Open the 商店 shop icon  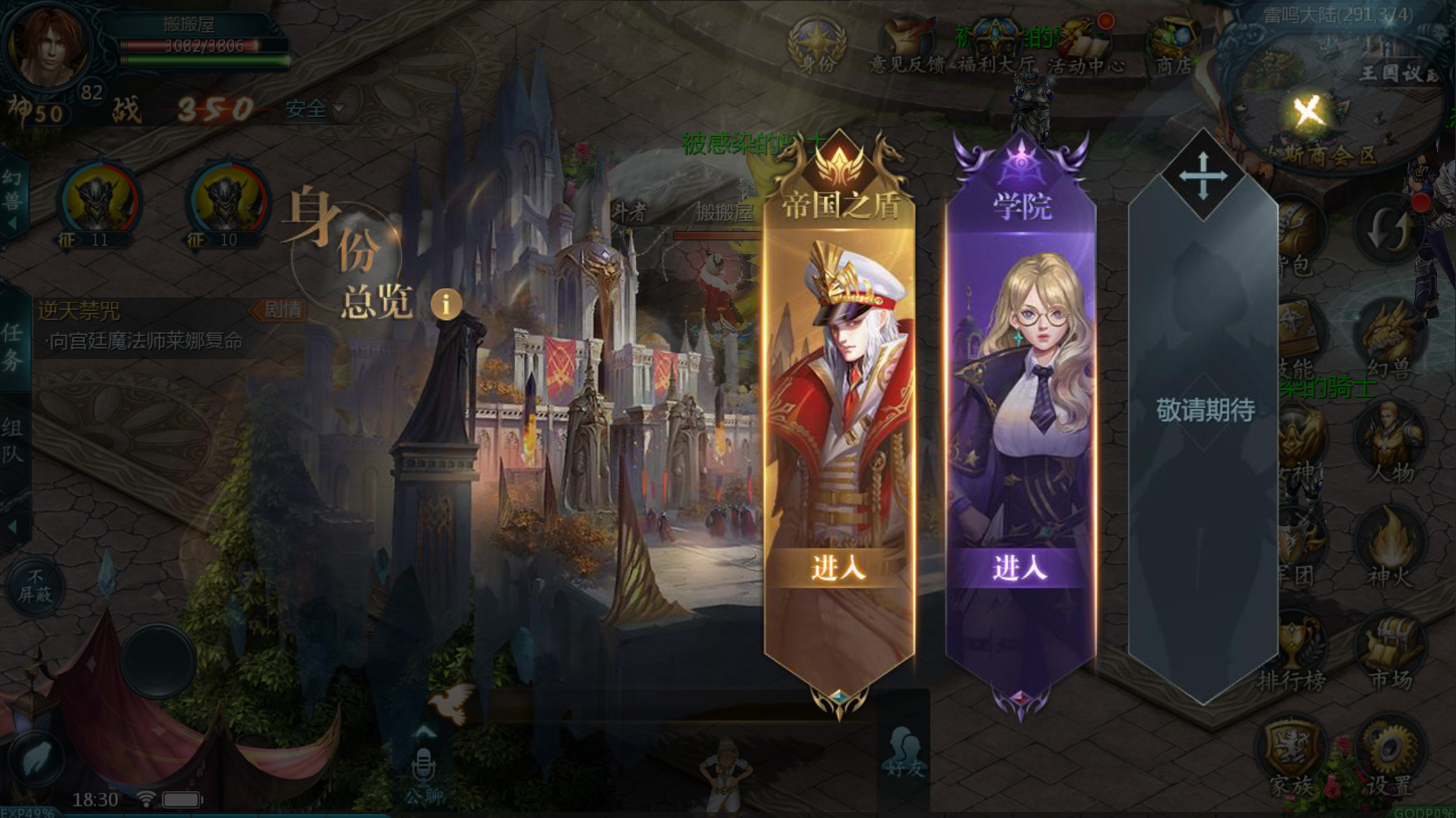tap(1174, 47)
